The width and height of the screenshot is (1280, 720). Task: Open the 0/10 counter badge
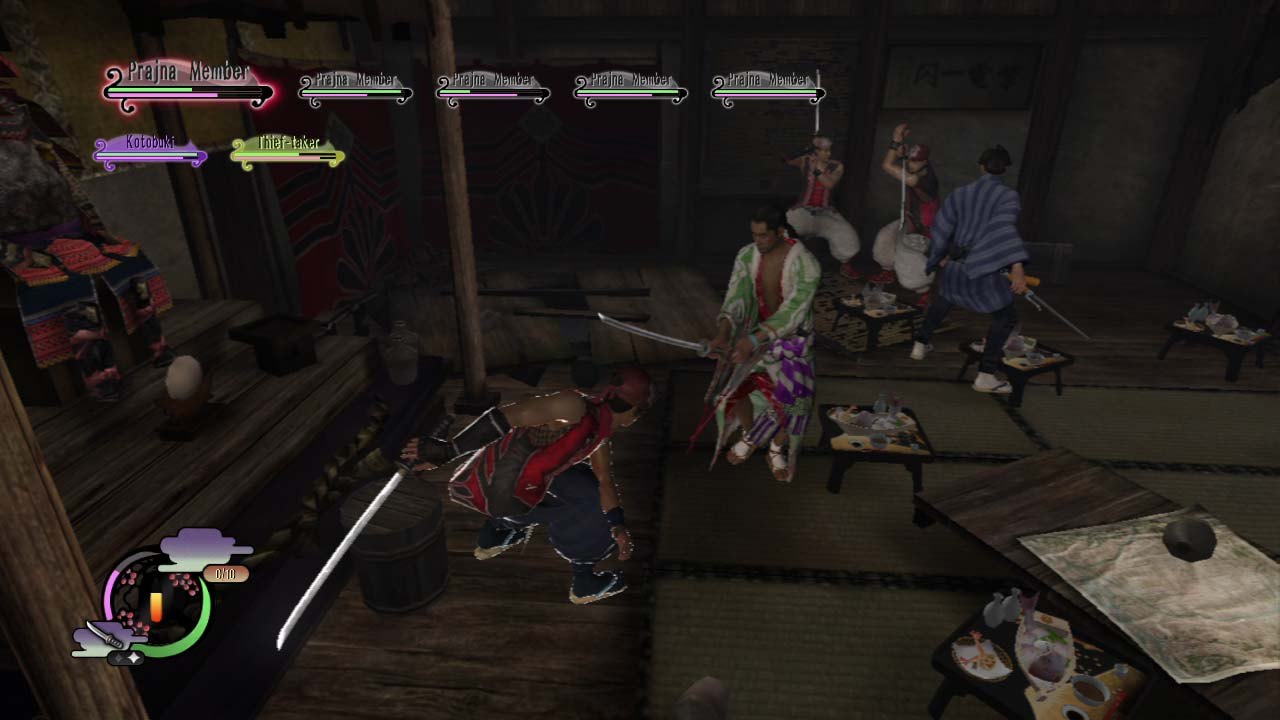click(x=224, y=573)
